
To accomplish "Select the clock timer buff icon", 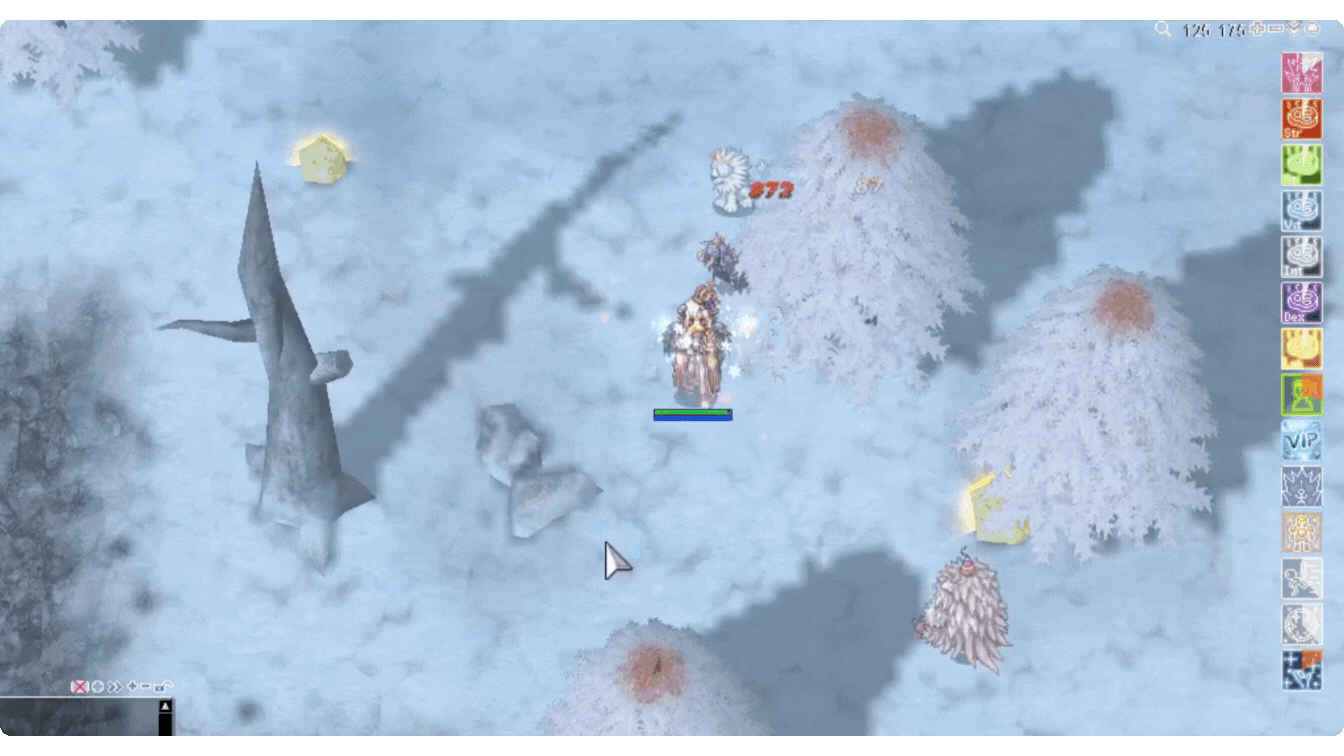I will (x=1302, y=624).
